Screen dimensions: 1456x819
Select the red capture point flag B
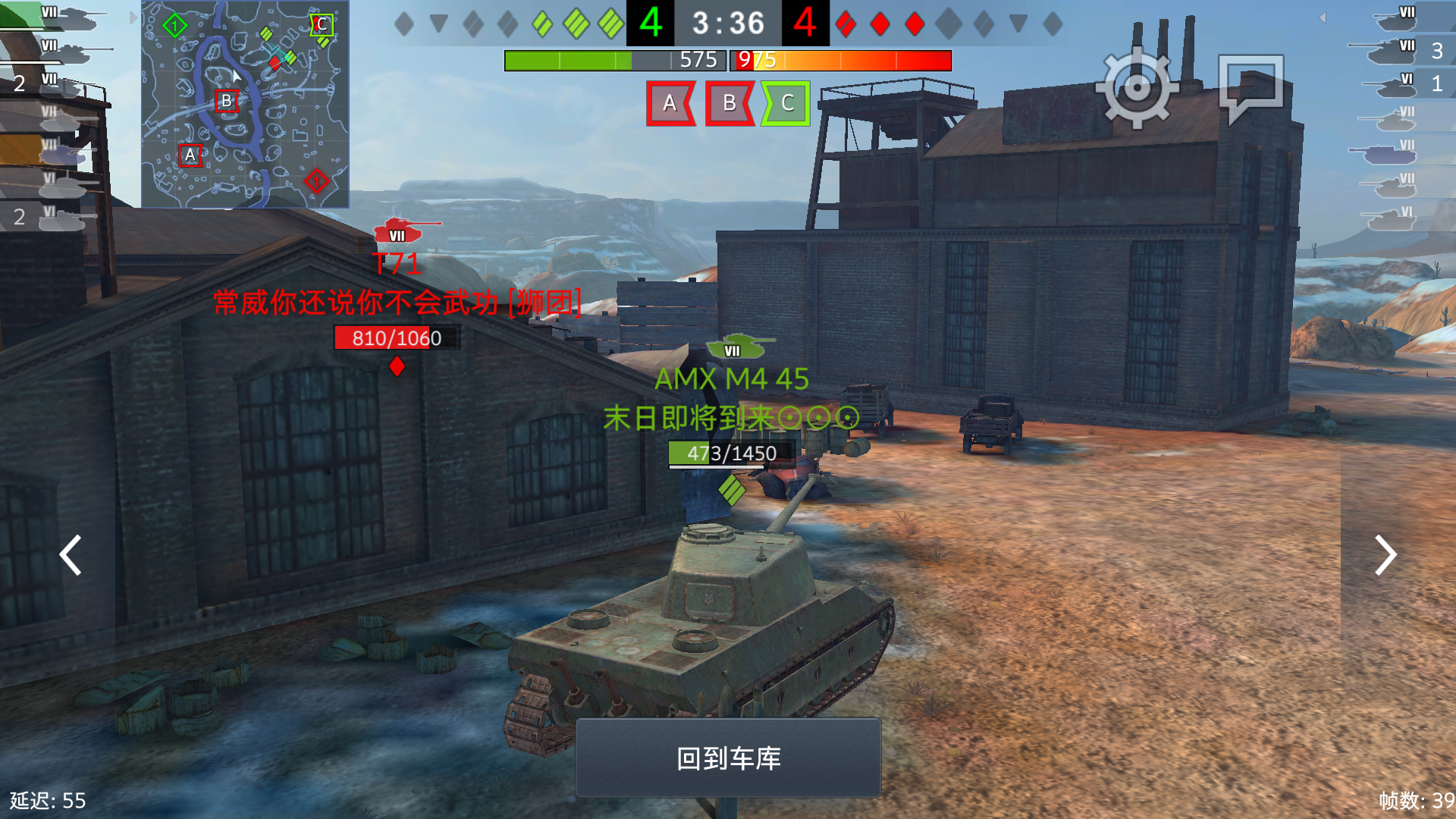pyautogui.click(x=729, y=104)
